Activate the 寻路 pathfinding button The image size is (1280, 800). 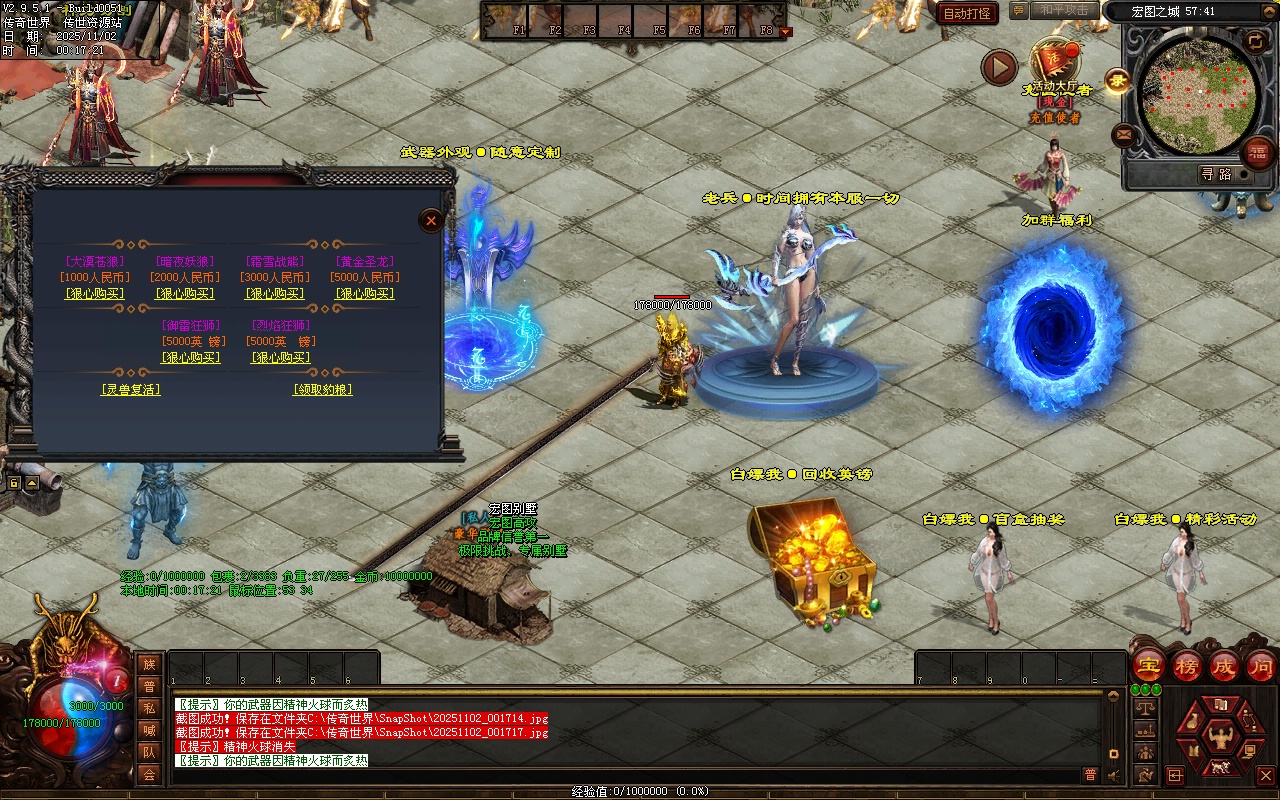click(1215, 174)
